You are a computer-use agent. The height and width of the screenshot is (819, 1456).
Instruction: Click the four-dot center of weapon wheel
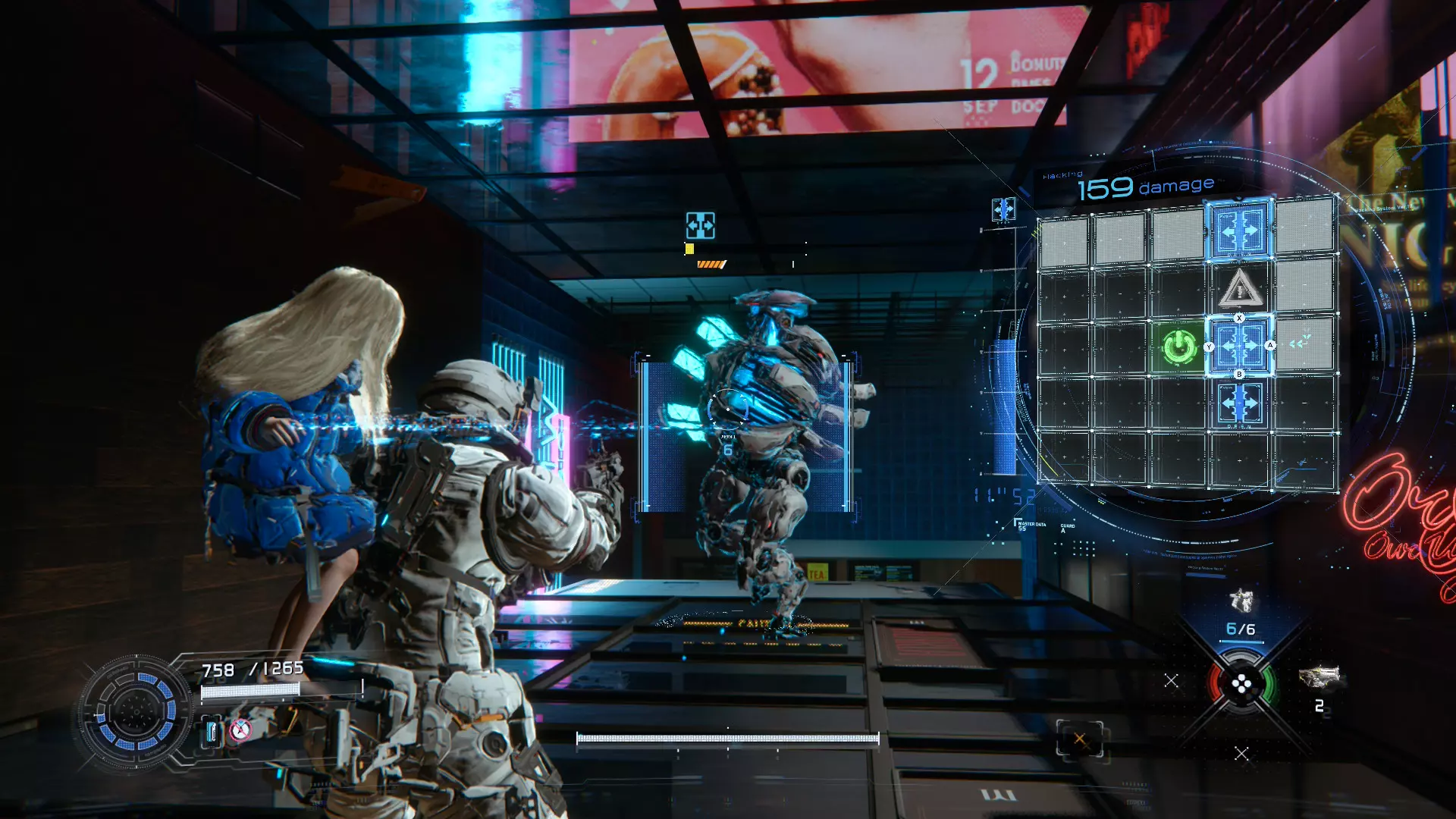click(x=1241, y=686)
